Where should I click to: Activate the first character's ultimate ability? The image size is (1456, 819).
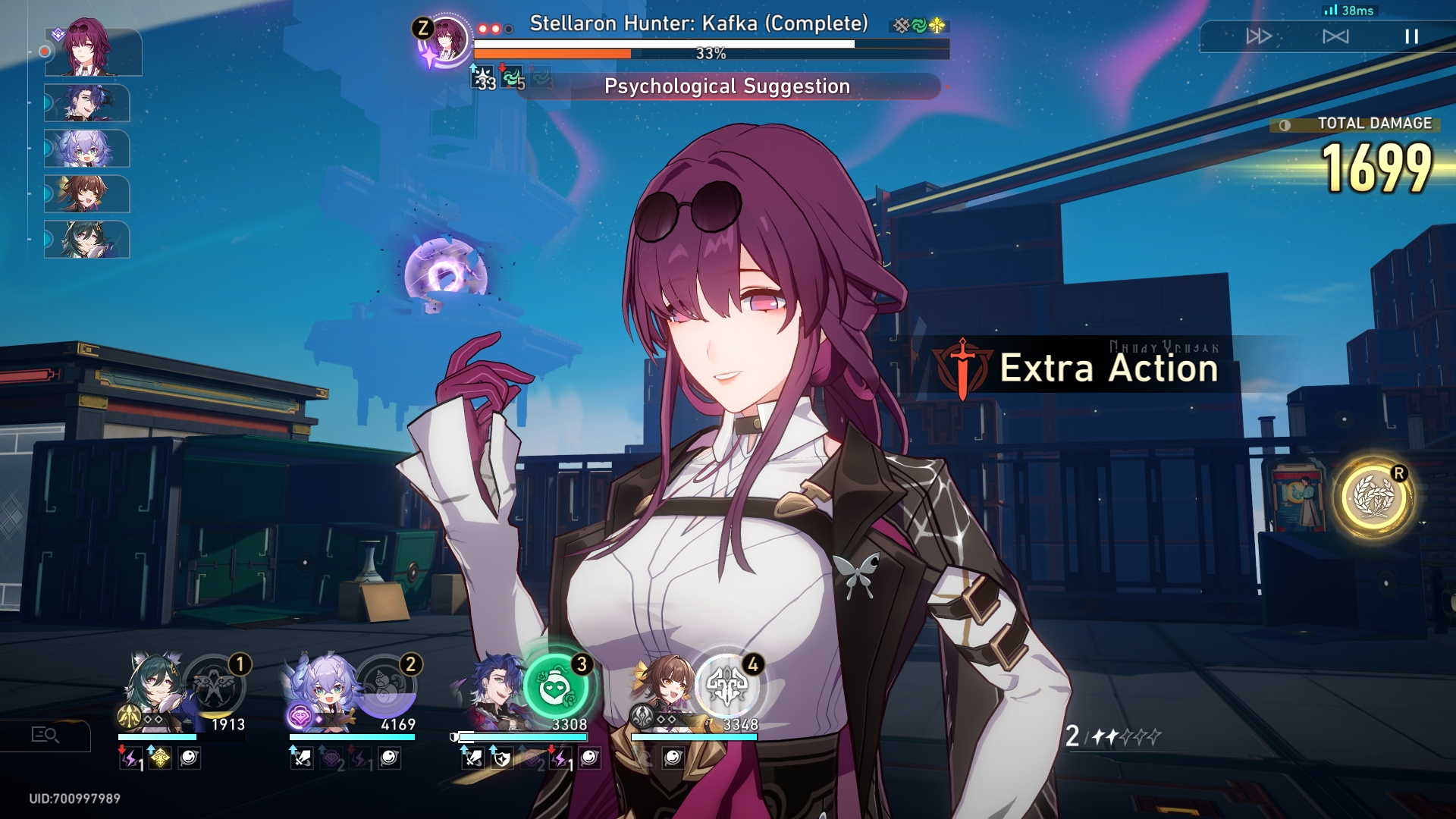[215, 686]
